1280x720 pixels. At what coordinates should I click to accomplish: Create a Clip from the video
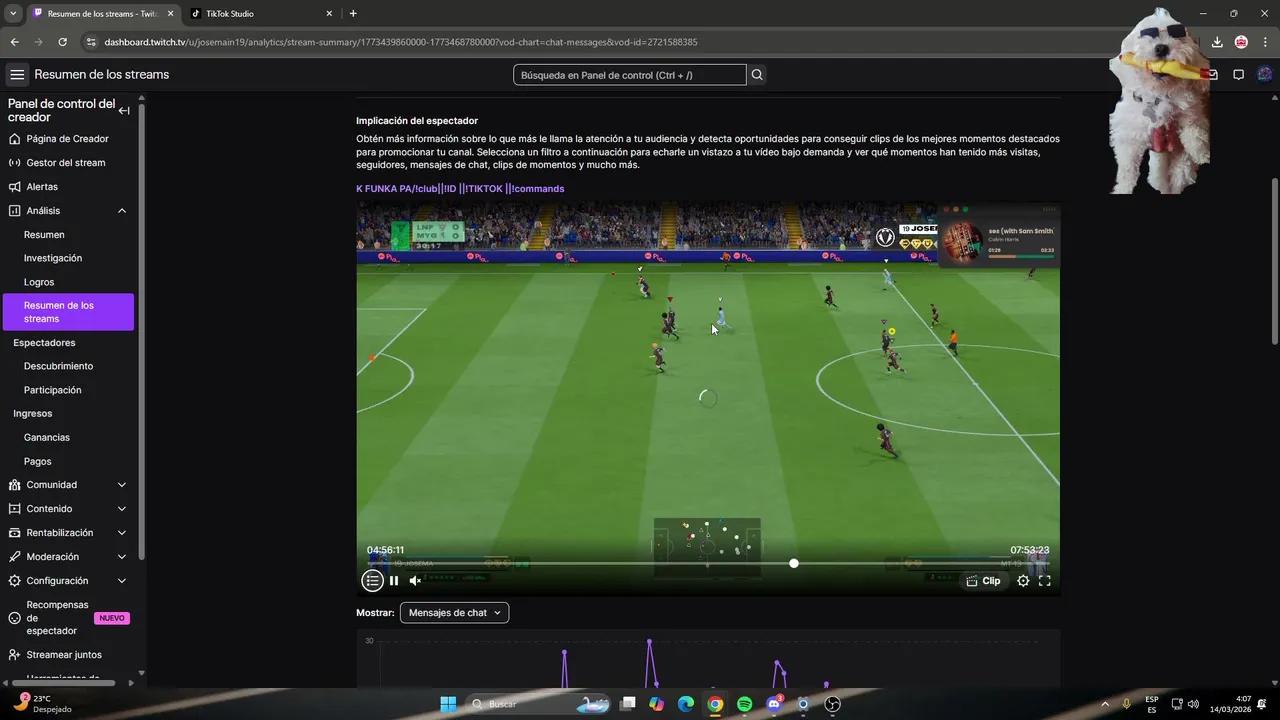(x=983, y=580)
